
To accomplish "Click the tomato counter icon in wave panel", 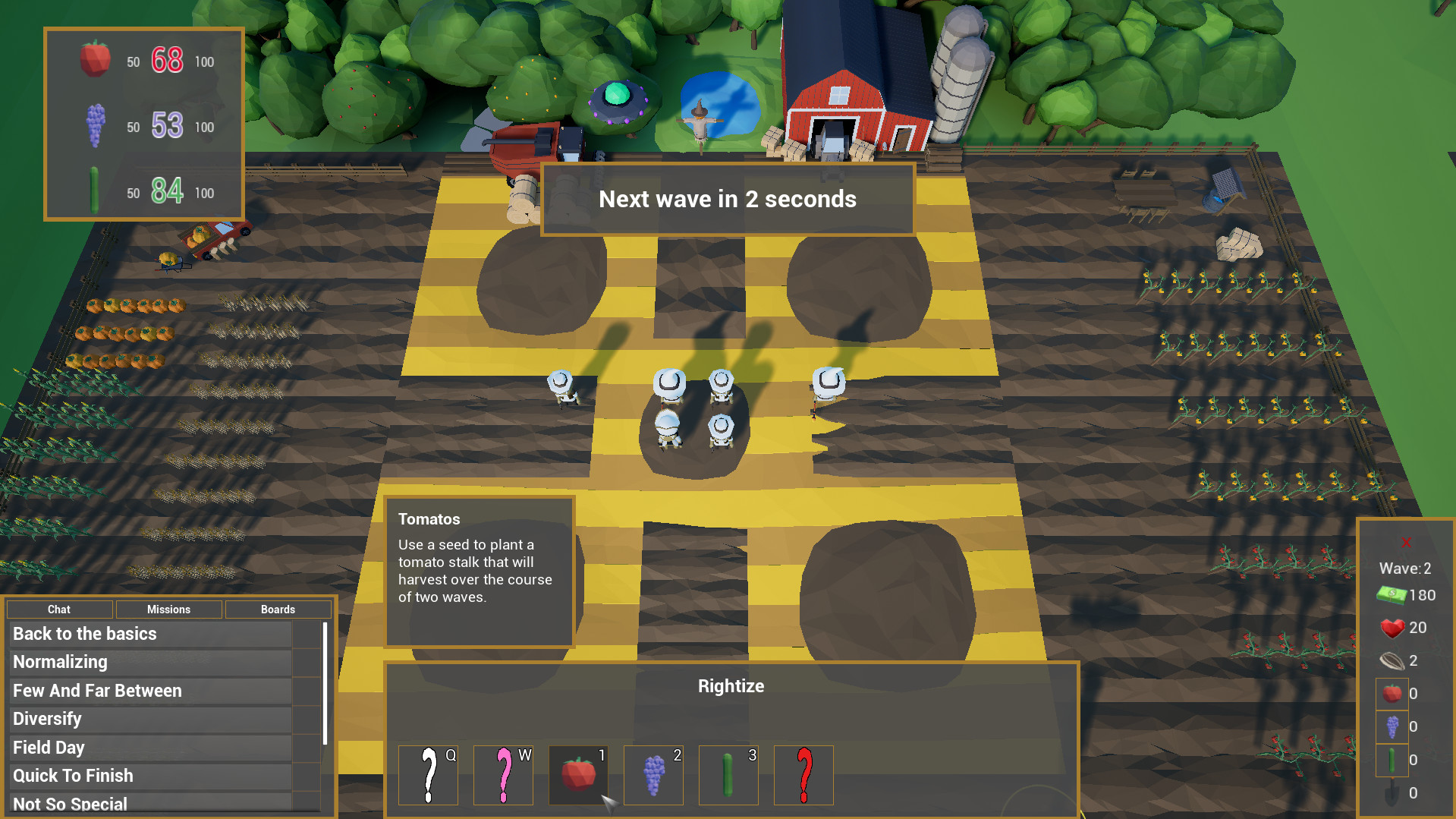I will click(1392, 693).
